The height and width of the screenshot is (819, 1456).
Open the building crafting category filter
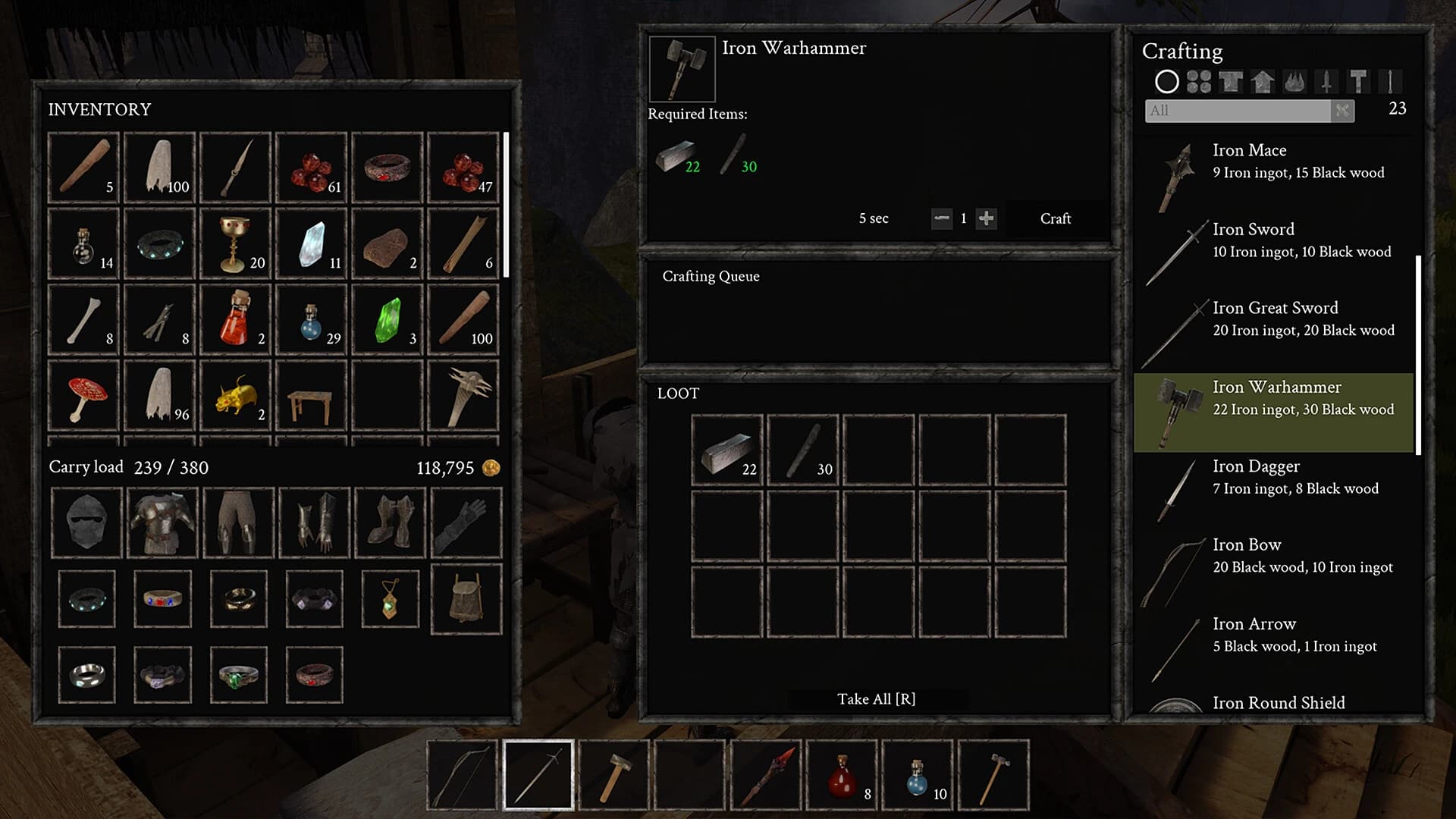(1263, 81)
